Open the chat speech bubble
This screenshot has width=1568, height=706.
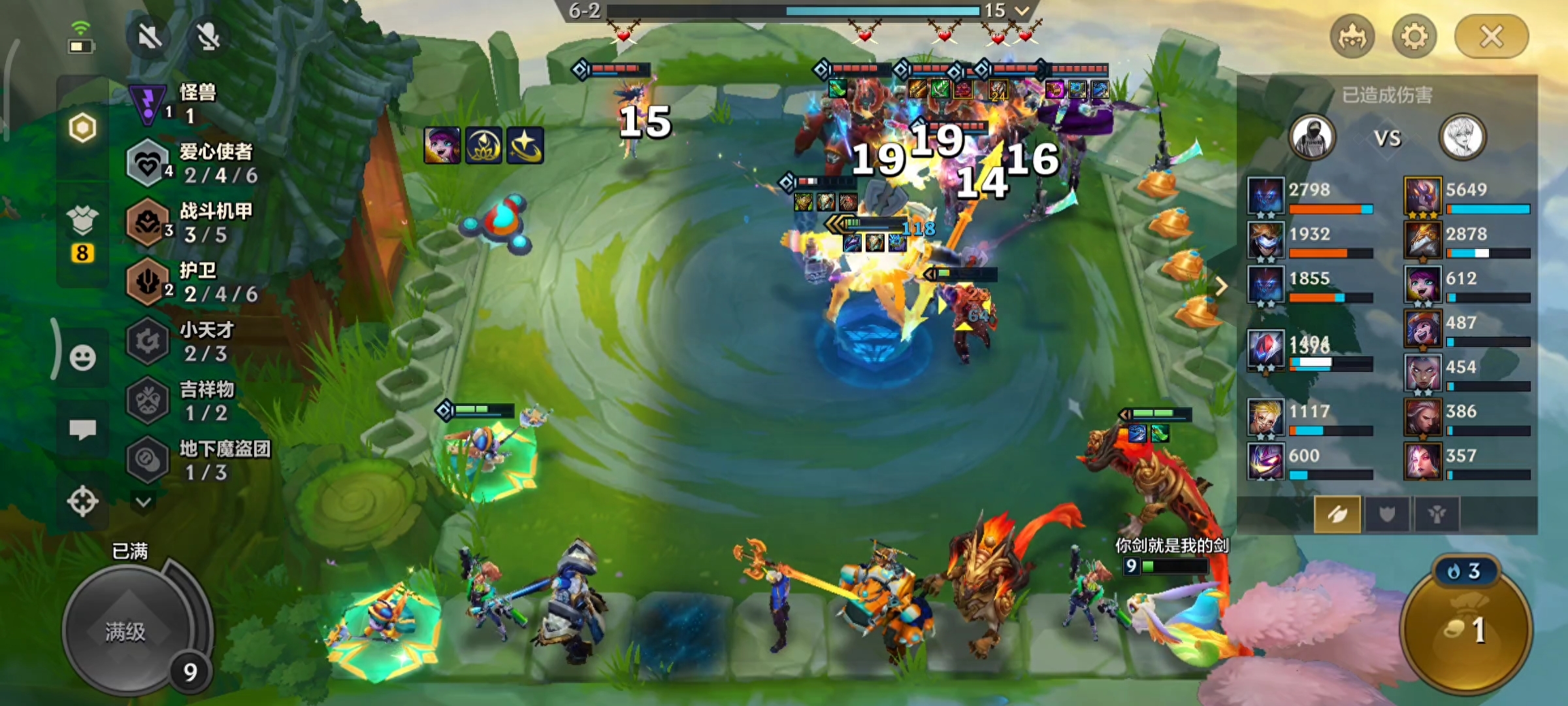(x=82, y=429)
